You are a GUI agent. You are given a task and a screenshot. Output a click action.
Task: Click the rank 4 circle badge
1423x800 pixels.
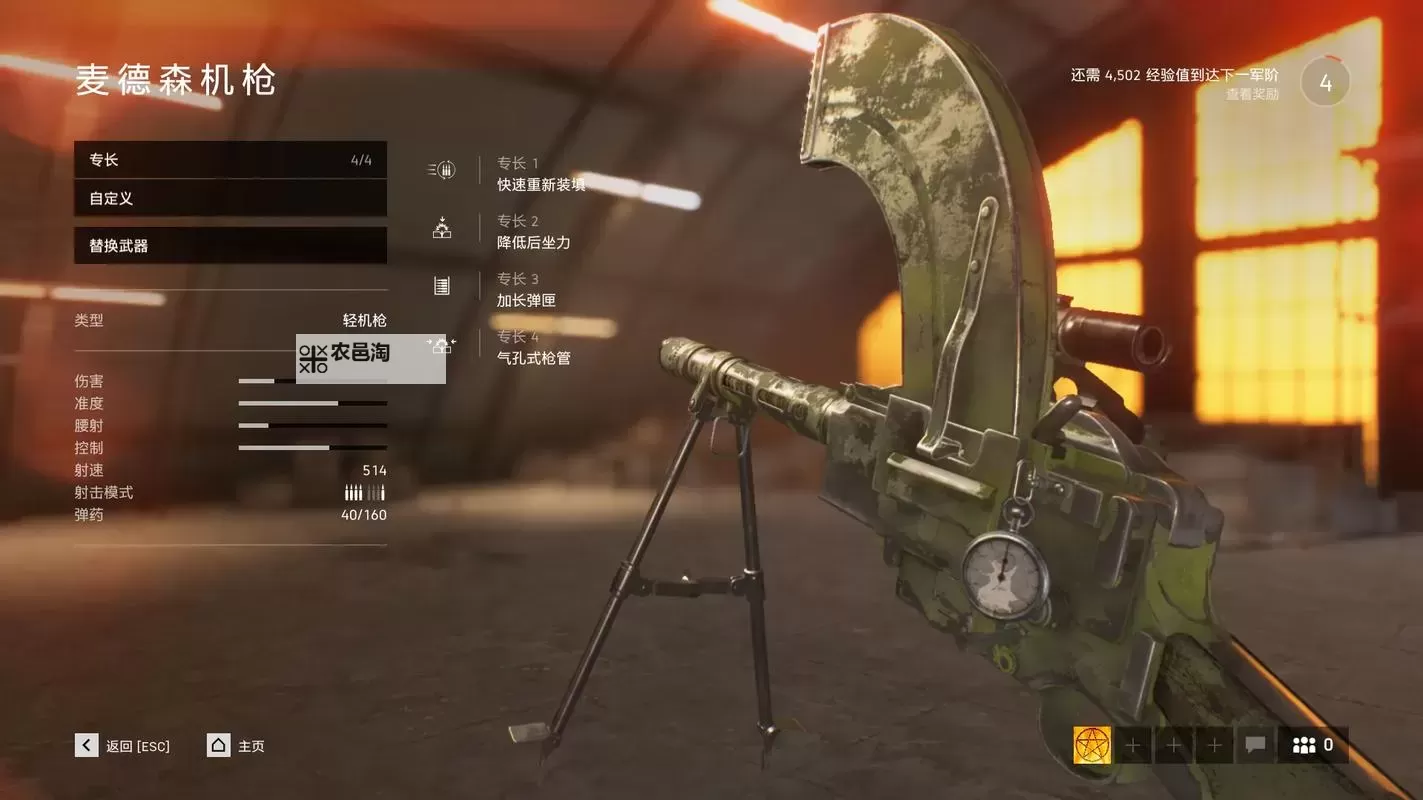[1325, 84]
